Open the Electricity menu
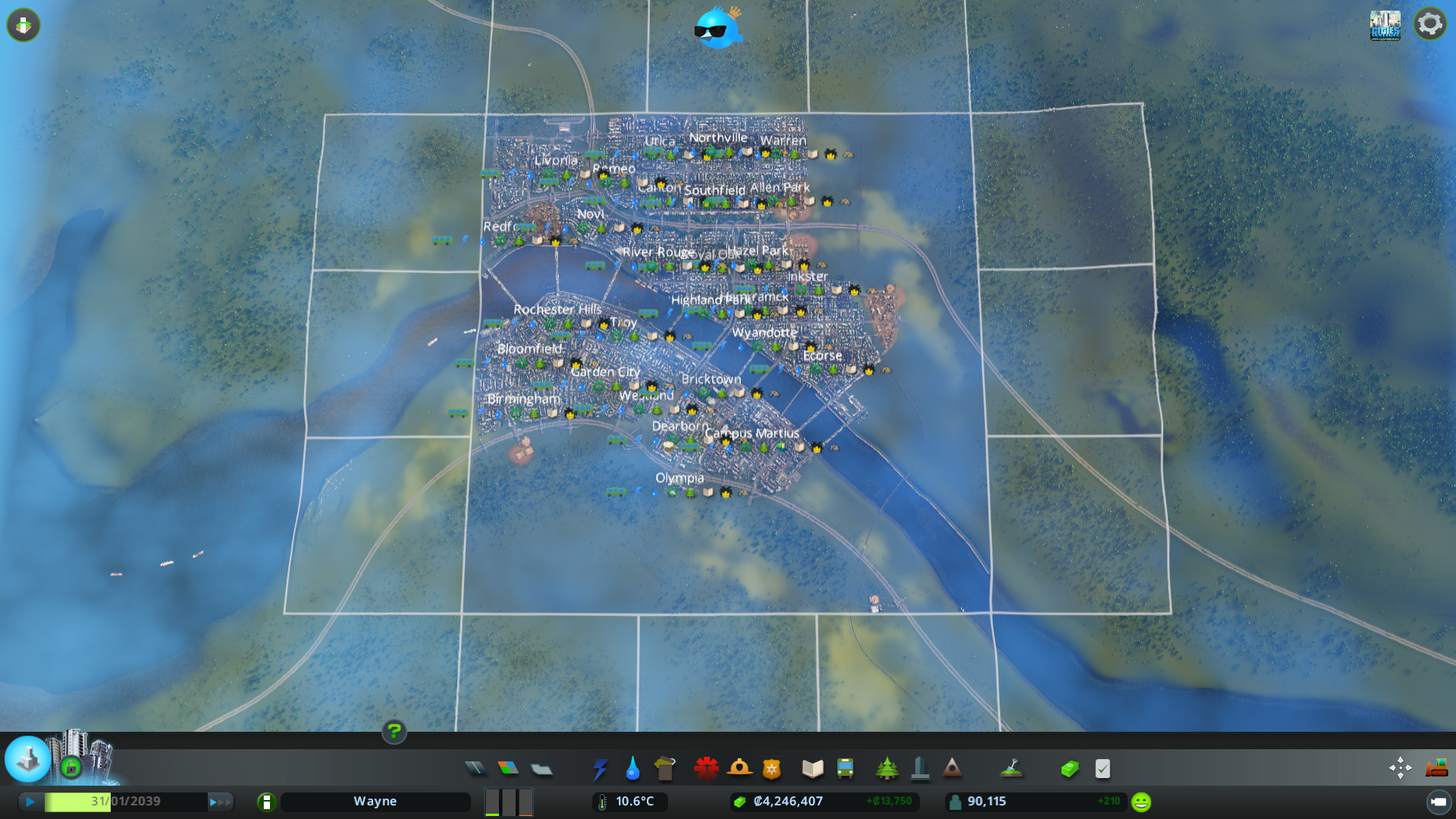 click(601, 768)
